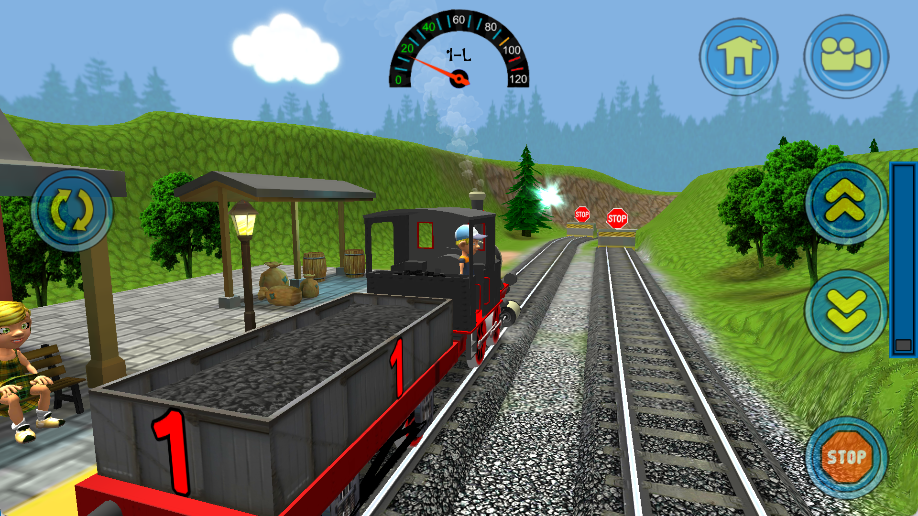The width and height of the screenshot is (918, 516).
Task: Decrease speed with the double down arrow
Action: pos(846,311)
